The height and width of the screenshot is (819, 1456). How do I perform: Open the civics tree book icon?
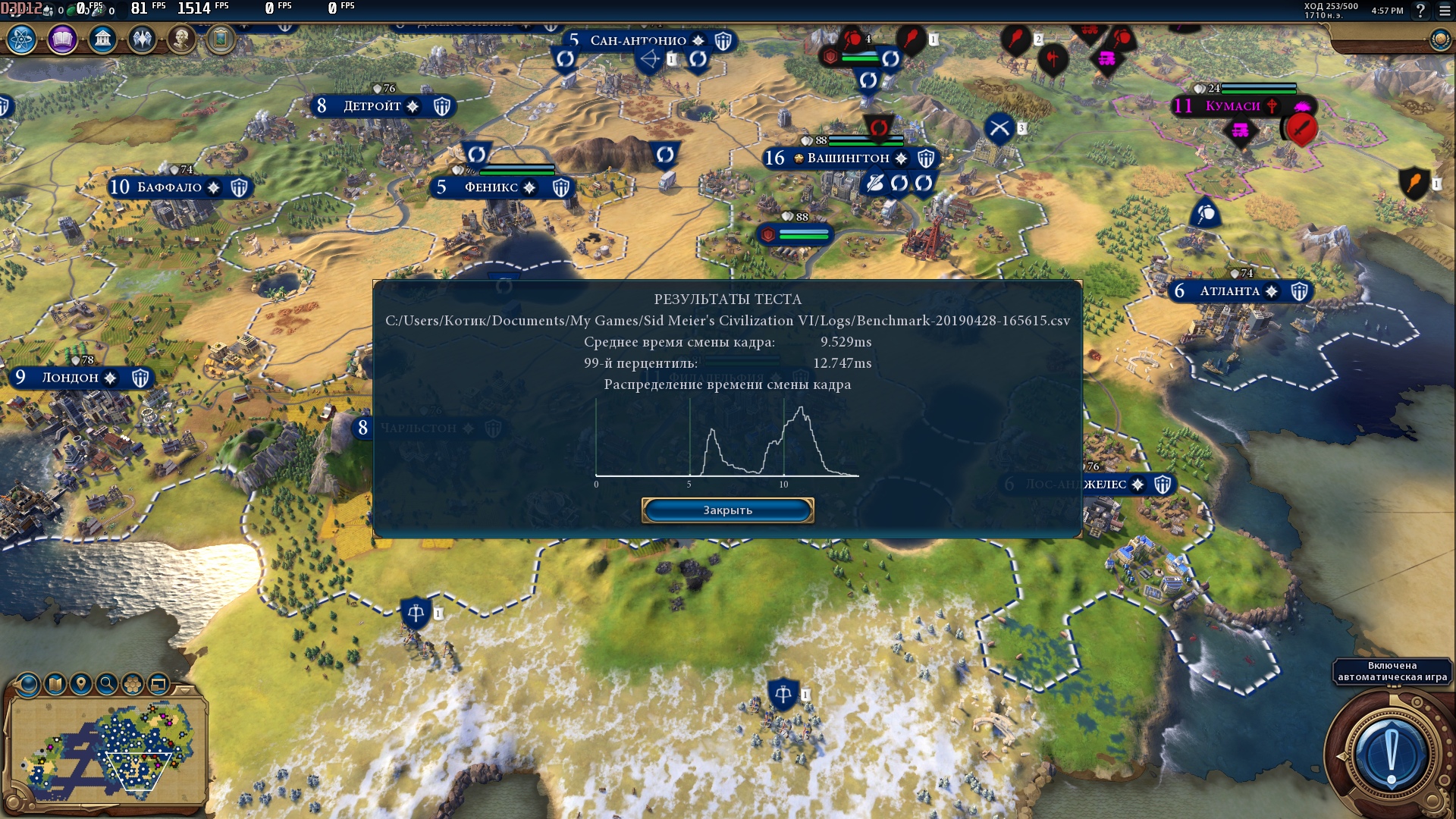(62, 39)
